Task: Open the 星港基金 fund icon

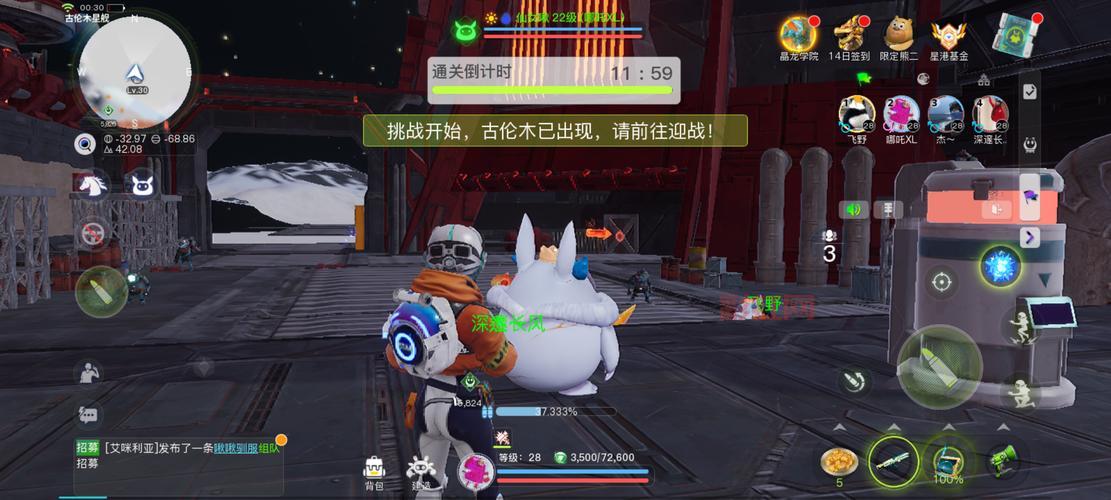Action: (x=949, y=33)
